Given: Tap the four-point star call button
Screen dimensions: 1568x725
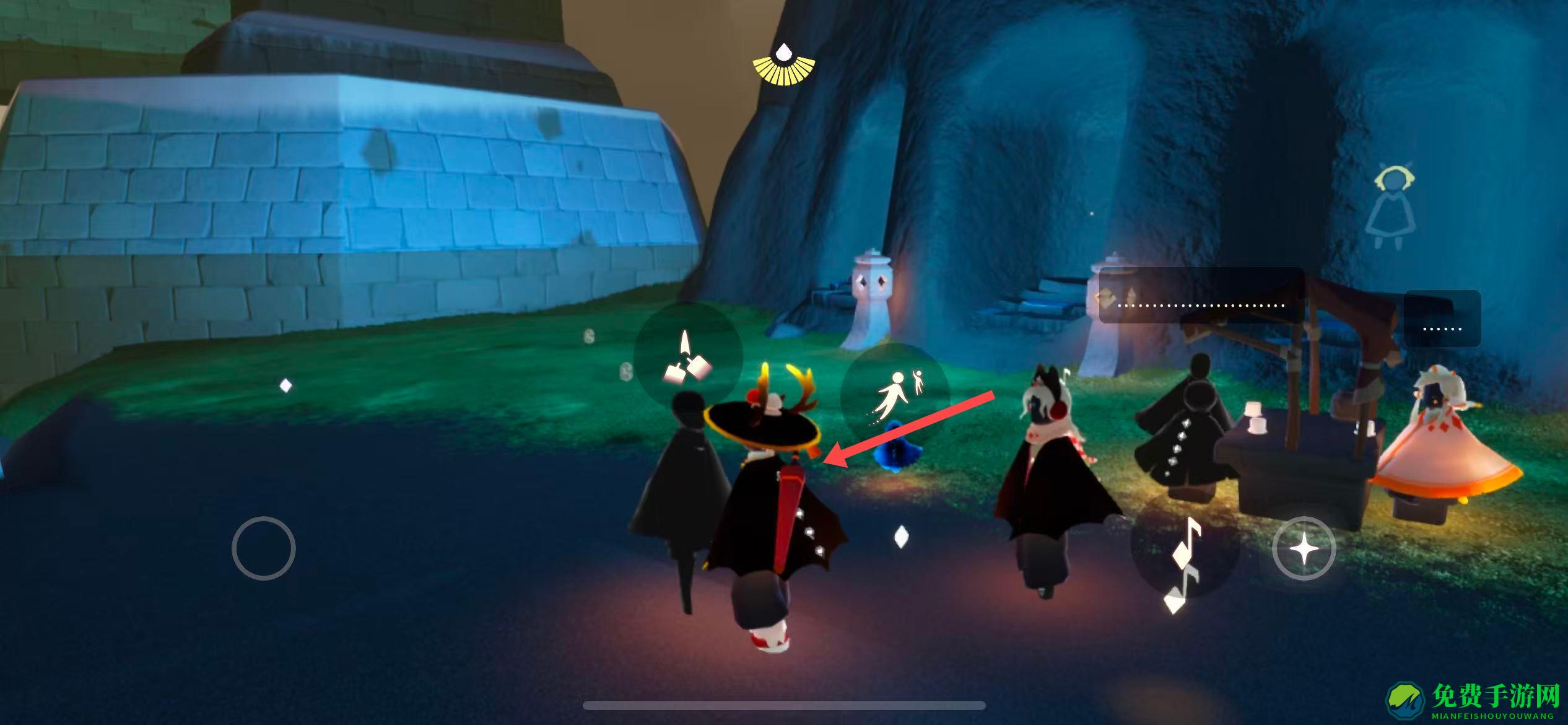Looking at the screenshot, I should point(1303,548).
